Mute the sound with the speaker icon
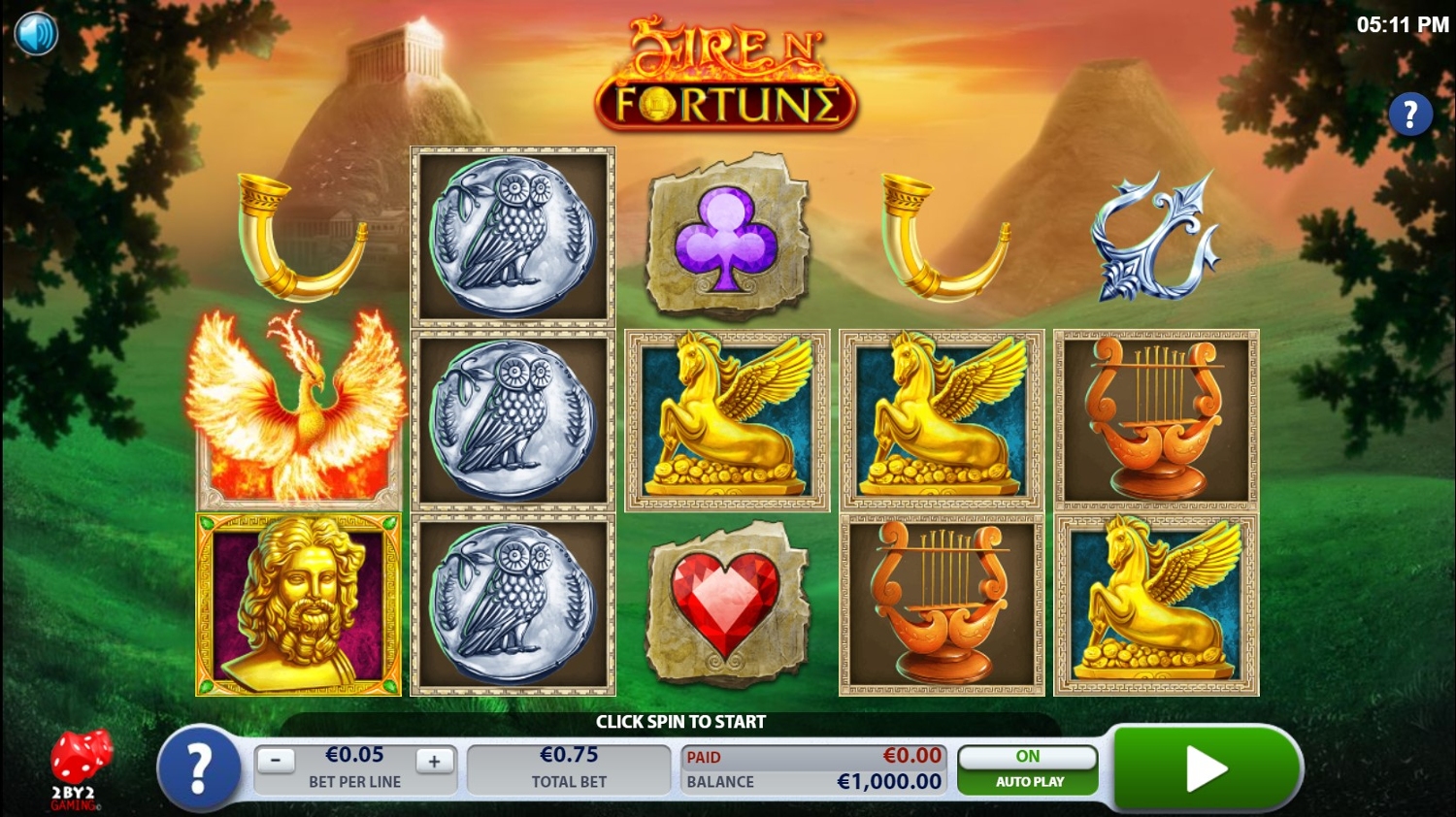1456x817 pixels. point(37,34)
